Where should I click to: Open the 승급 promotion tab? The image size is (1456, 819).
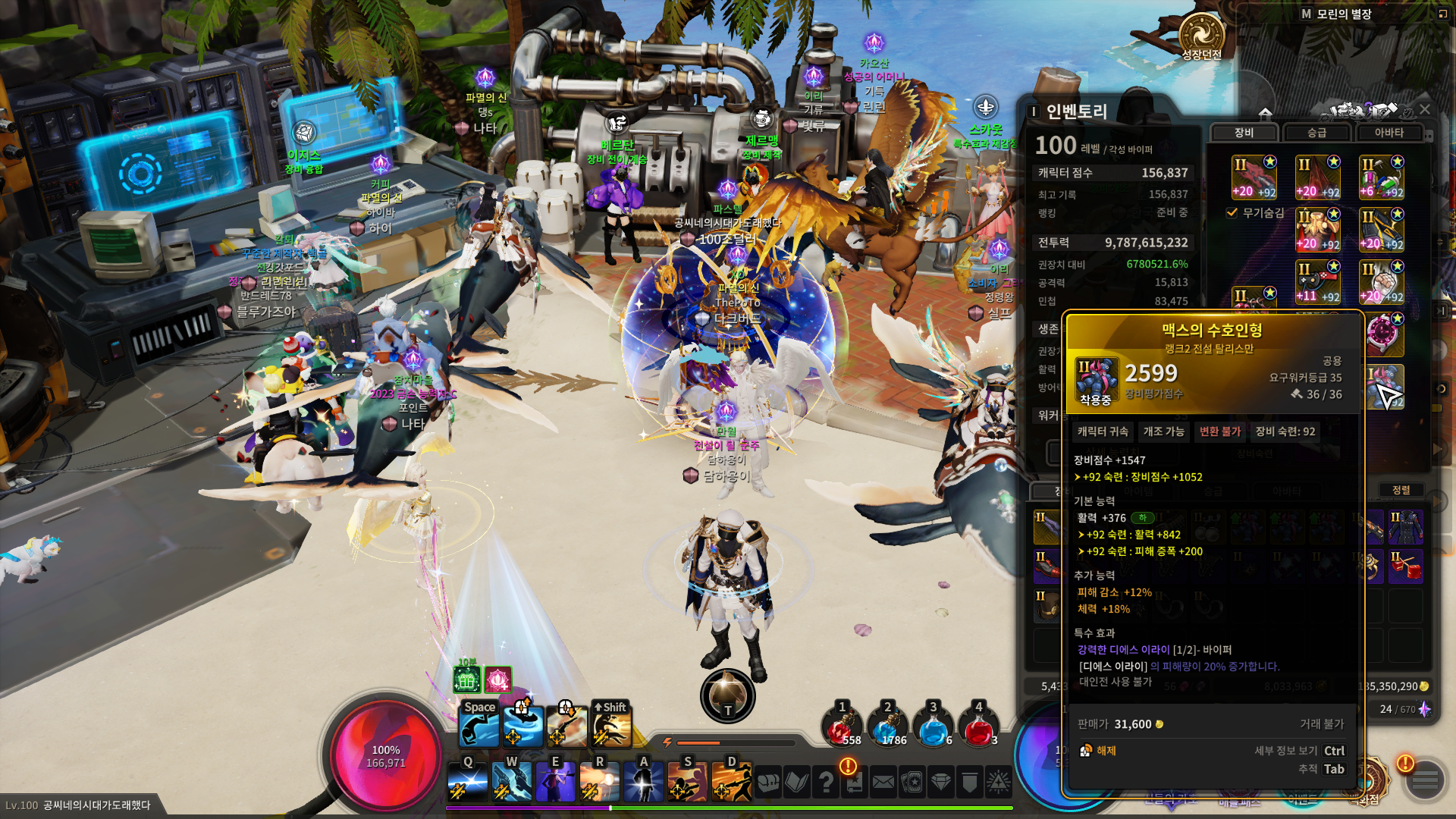[x=1316, y=133]
